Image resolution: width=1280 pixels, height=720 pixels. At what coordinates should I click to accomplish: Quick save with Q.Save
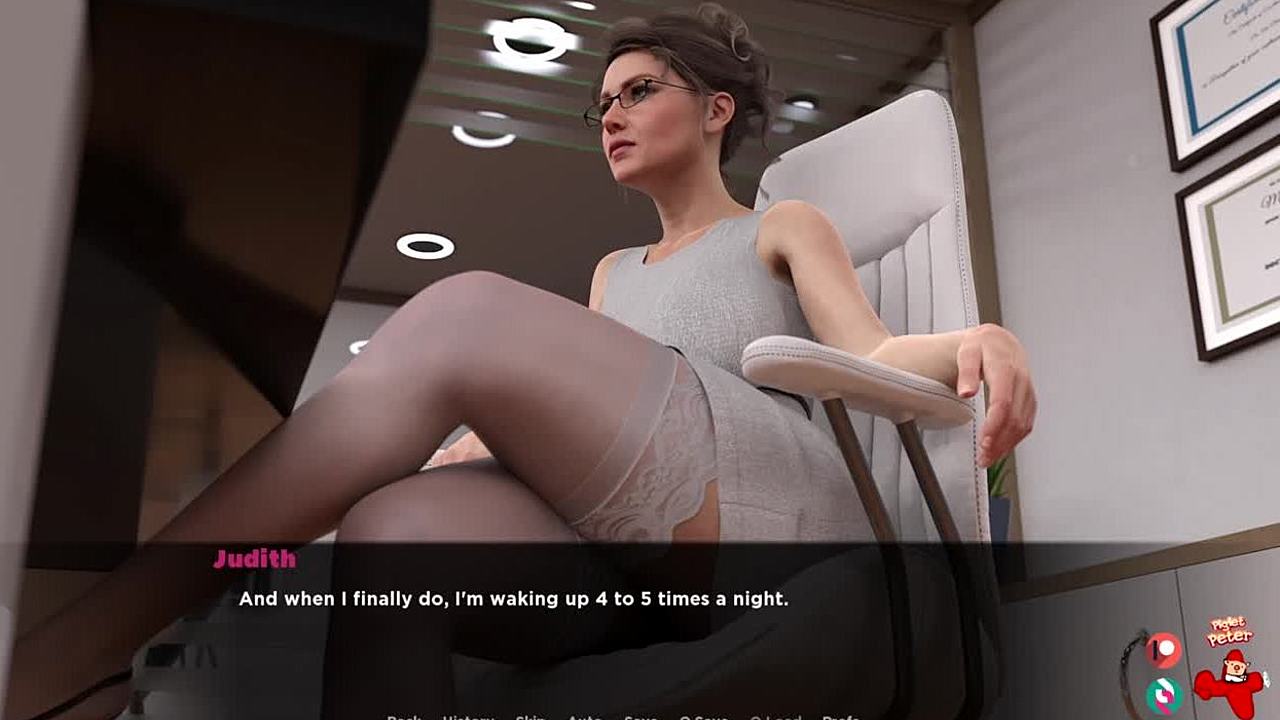coord(703,716)
